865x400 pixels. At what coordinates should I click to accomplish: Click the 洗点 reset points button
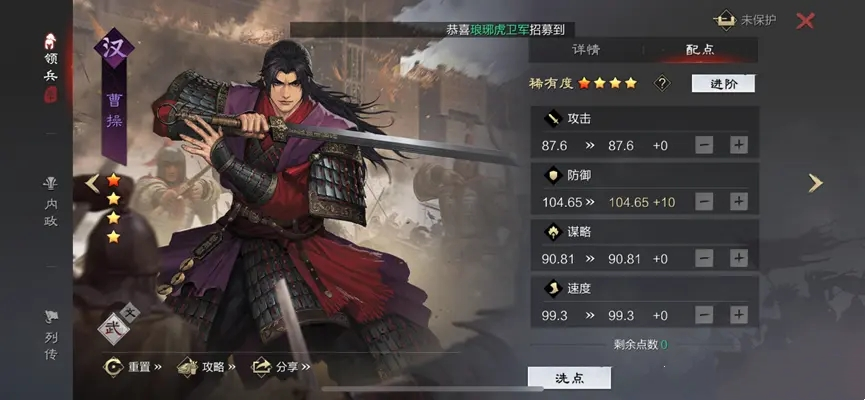569,377
